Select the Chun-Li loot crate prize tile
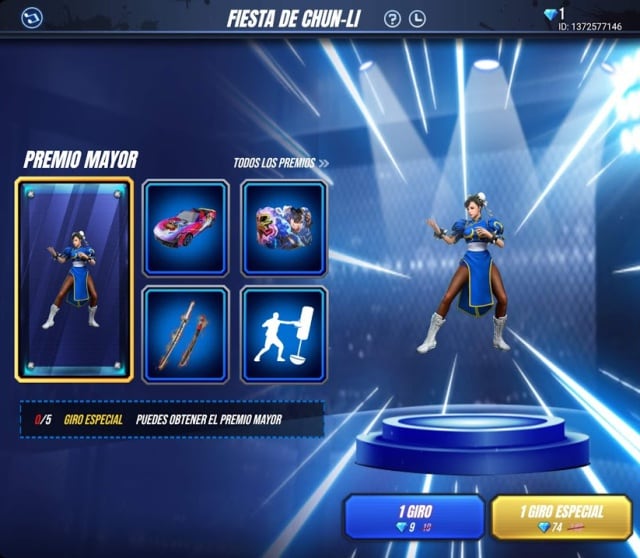 click(284, 228)
